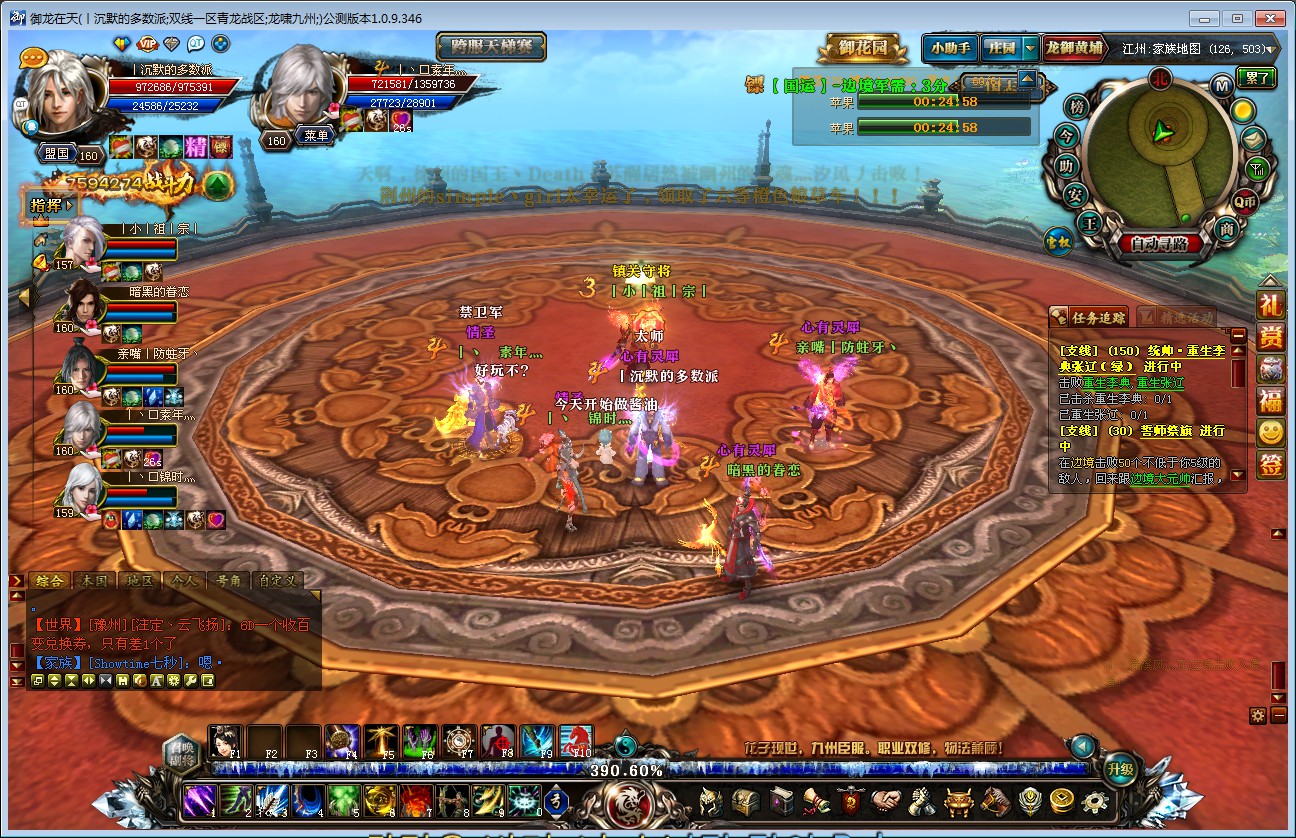Open the 御花园 garden button
The image size is (1296, 838).
[x=862, y=47]
